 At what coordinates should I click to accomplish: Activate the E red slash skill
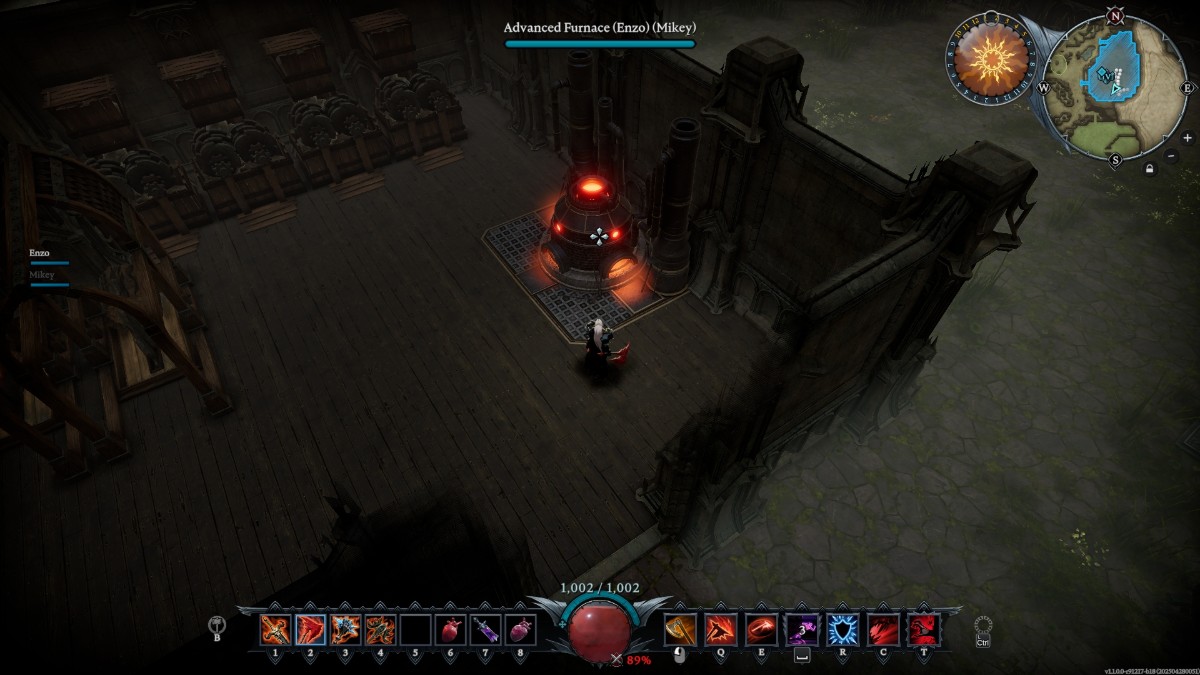click(761, 629)
